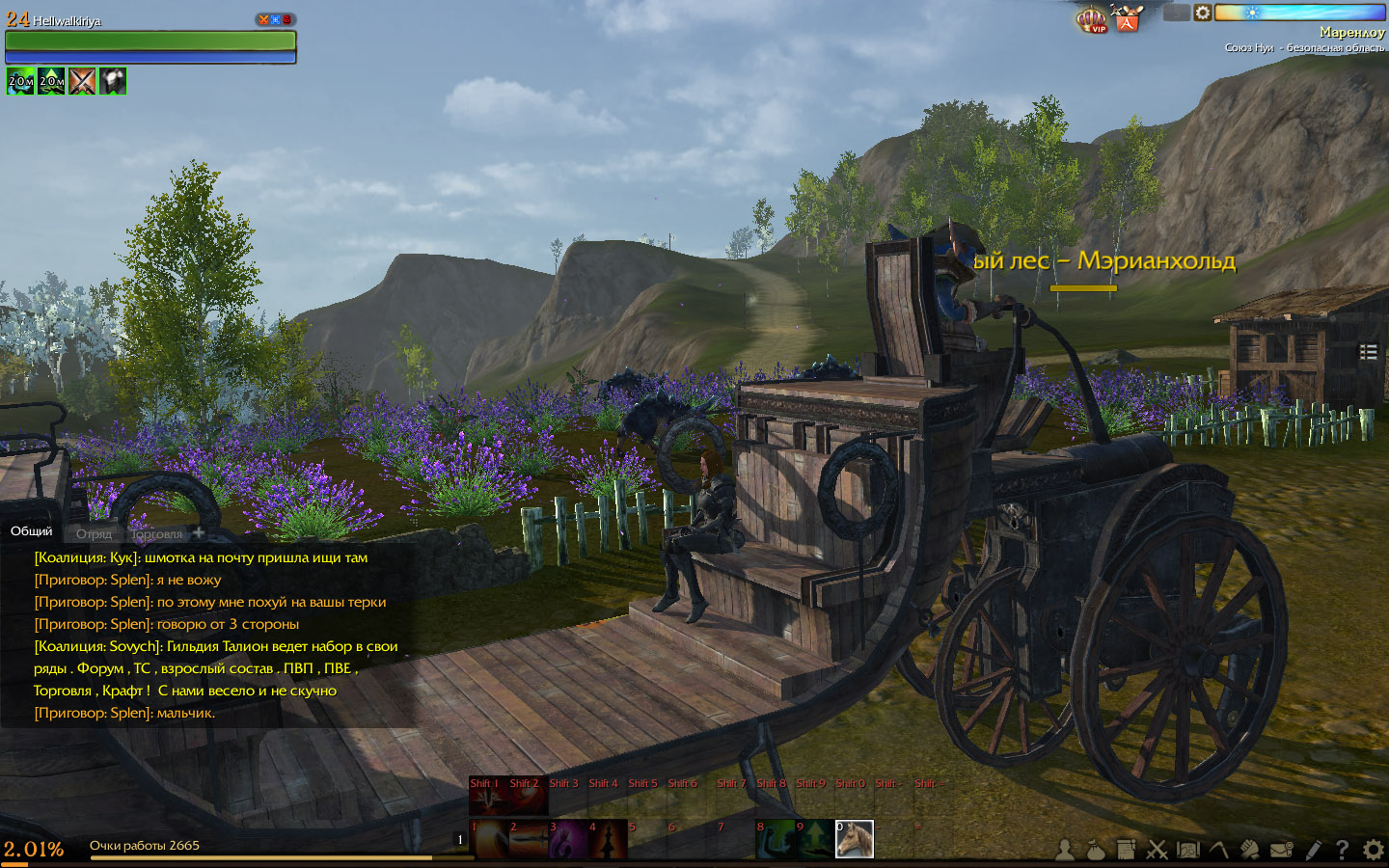Open the character sheet silhouette icon
Image resolution: width=1389 pixels, height=868 pixels.
(1065, 850)
